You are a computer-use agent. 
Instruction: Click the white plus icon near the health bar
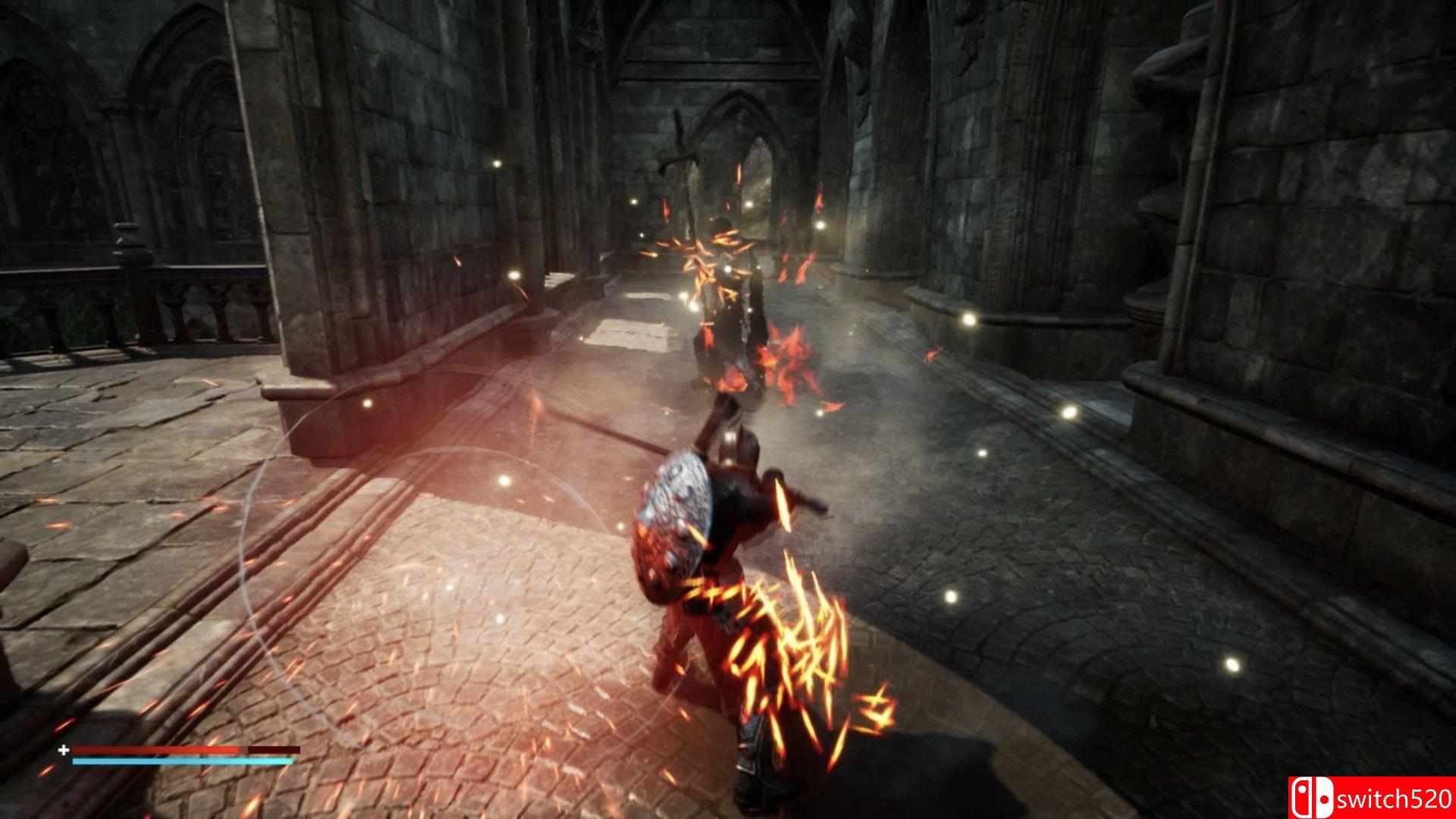click(x=63, y=751)
